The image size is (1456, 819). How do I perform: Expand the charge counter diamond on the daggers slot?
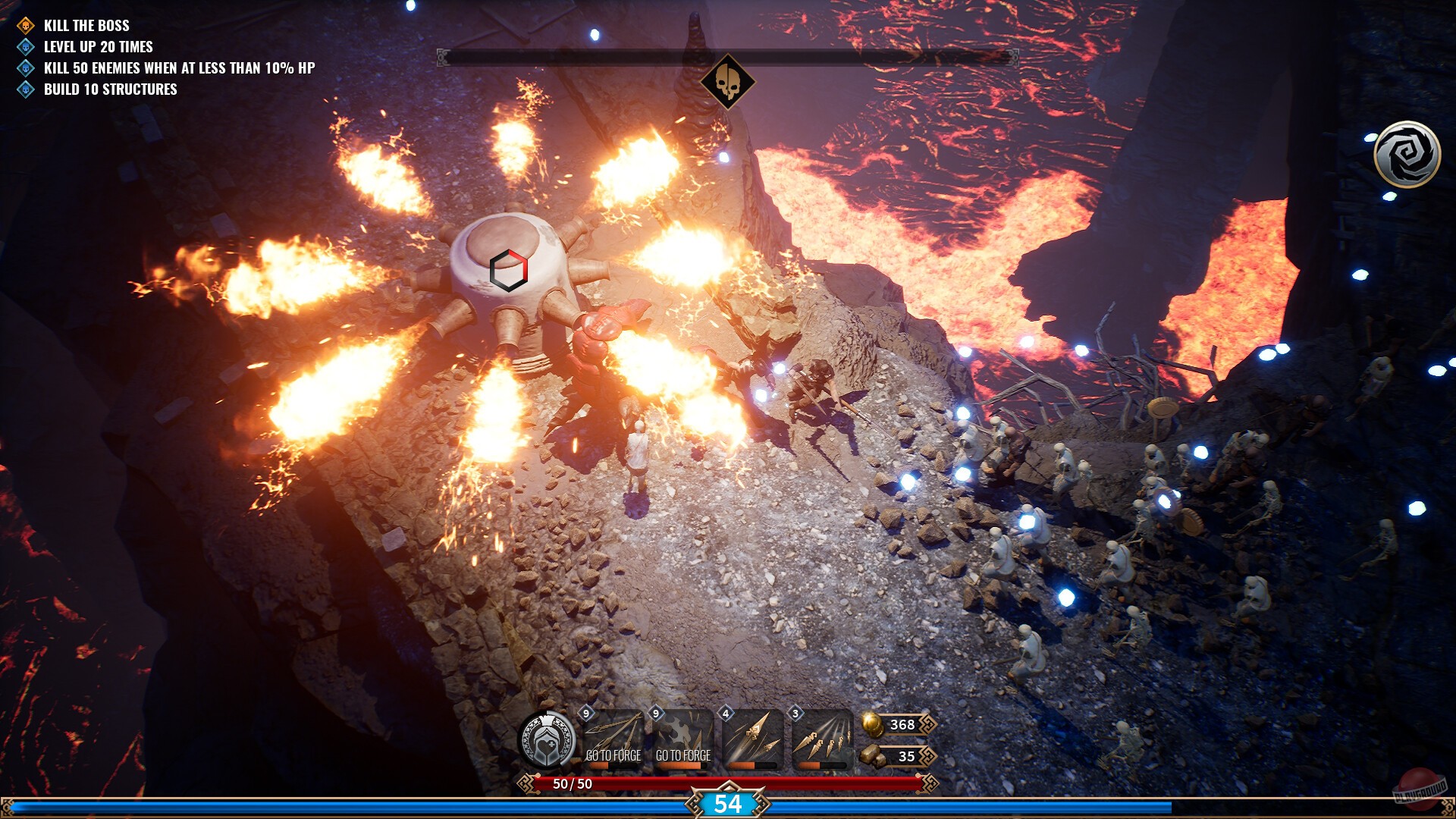793,714
